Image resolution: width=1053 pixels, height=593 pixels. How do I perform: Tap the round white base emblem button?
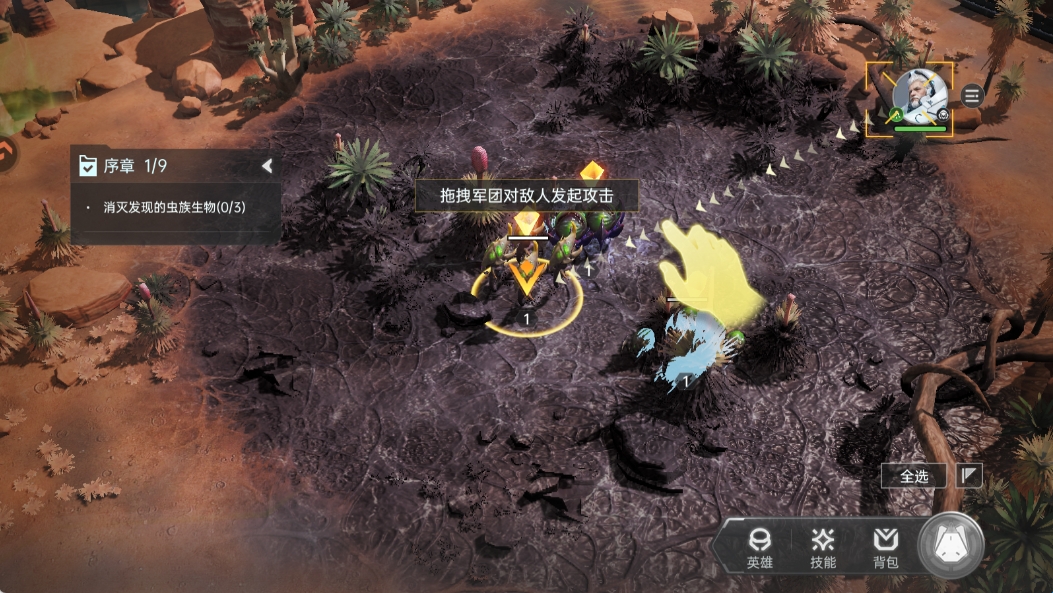(x=951, y=545)
